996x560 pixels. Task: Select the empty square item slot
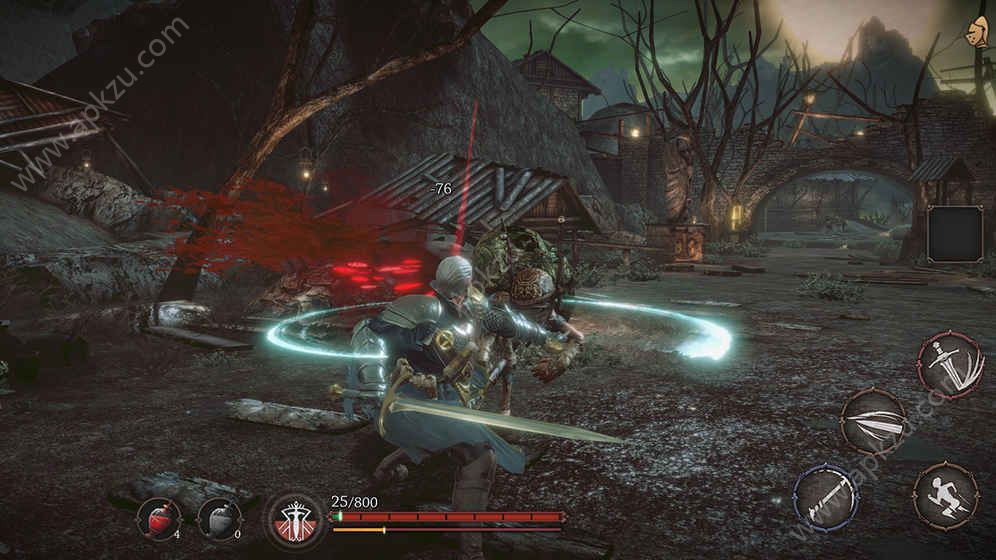[957, 234]
